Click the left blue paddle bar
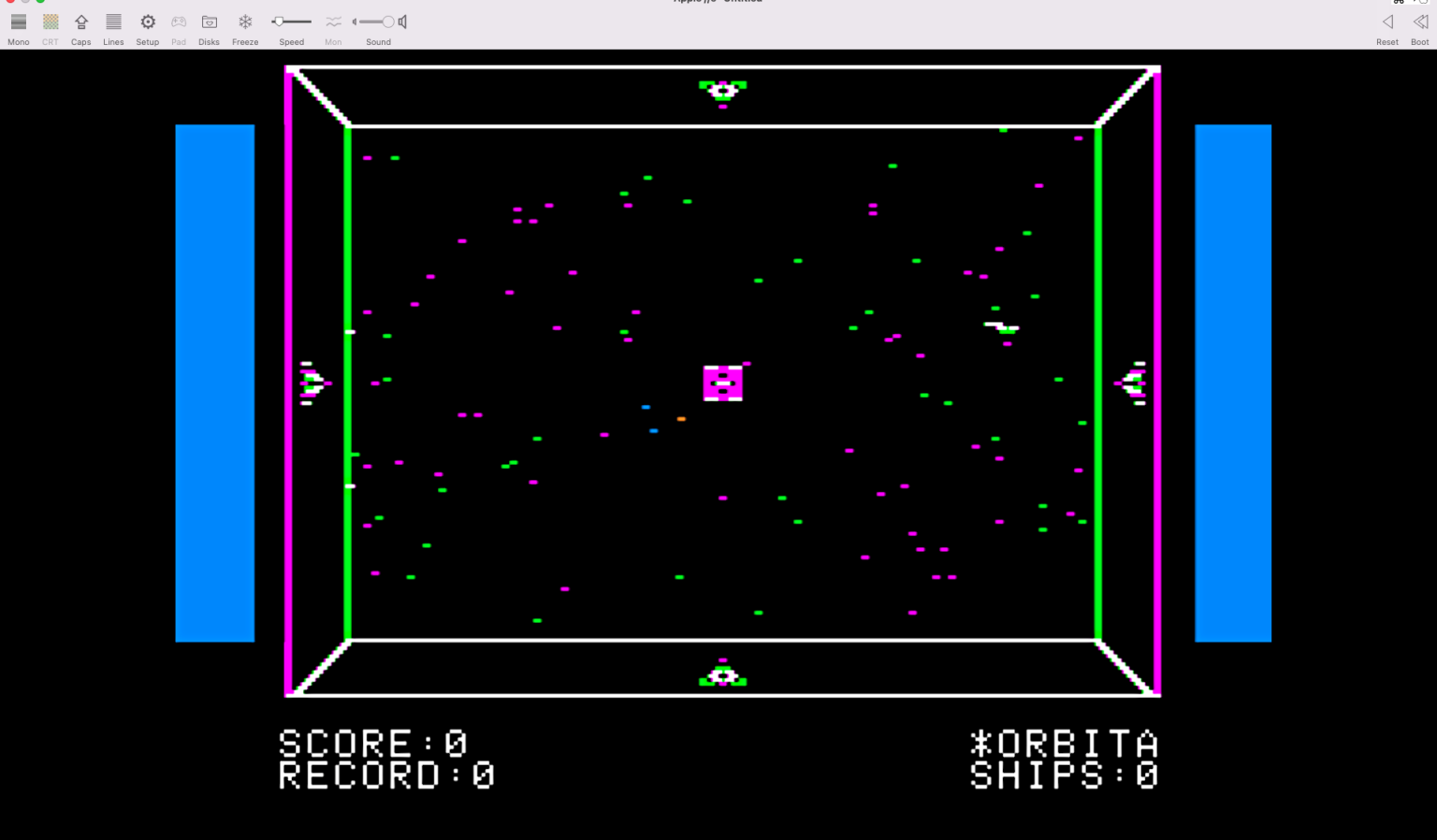The height and width of the screenshot is (840, 1437). [x=214, y=382]
